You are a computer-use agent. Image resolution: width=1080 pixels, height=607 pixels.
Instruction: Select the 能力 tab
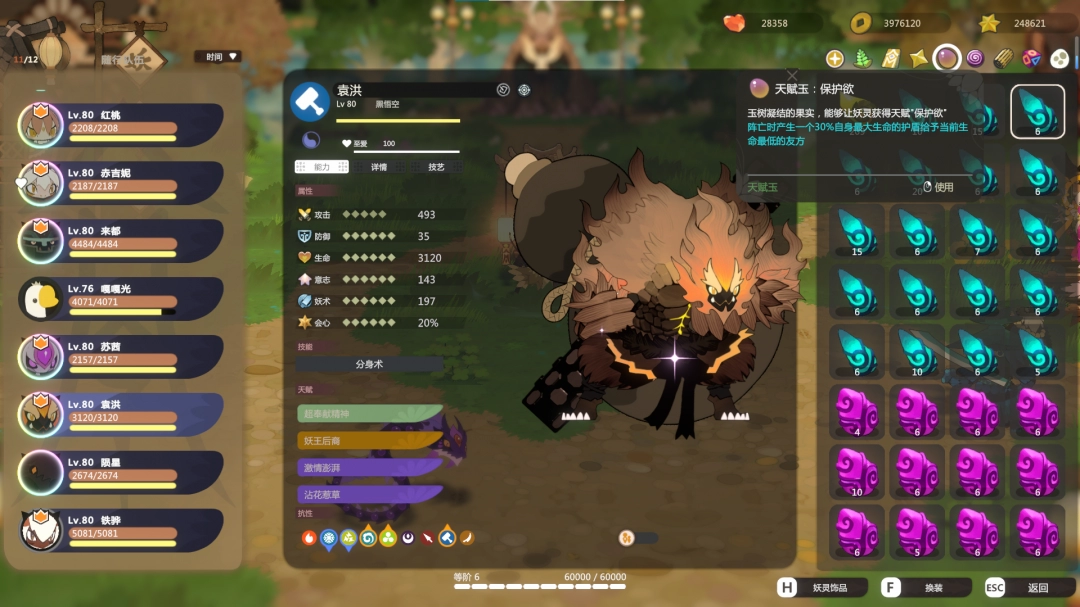321,167
